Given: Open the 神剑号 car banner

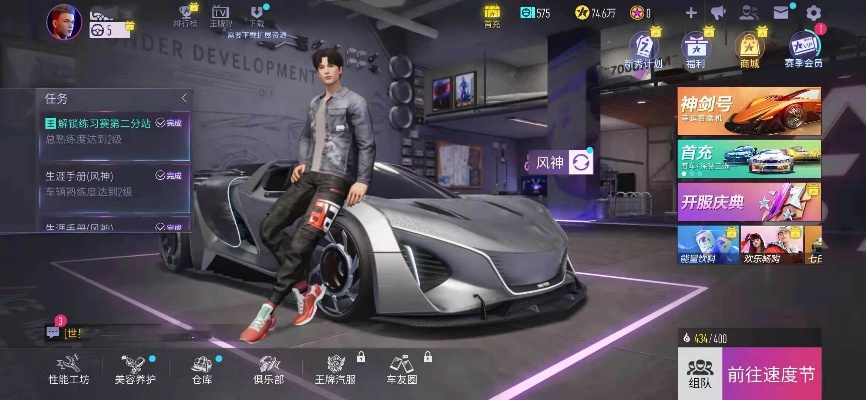Looking at the screenshot, I should pyautogui.click(x=749, y=110).
